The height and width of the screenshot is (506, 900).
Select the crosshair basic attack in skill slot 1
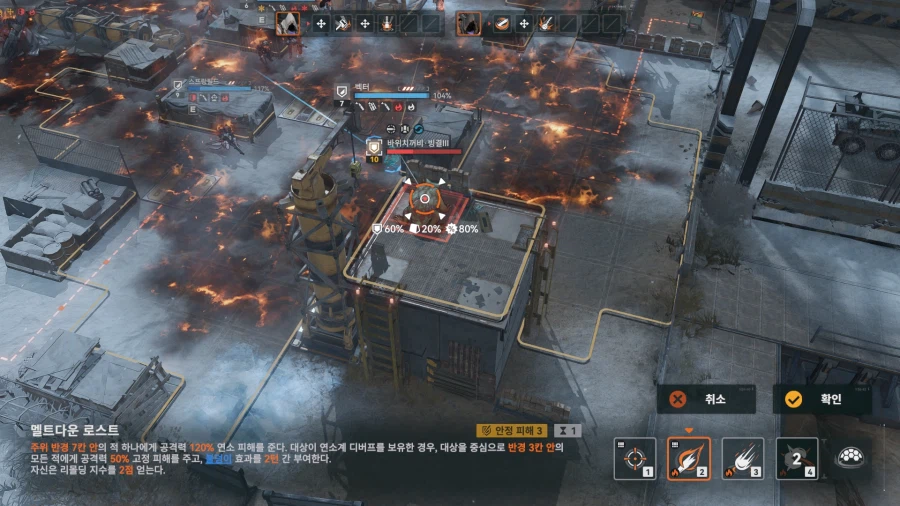pyautogui.click(x=635, y=459)
